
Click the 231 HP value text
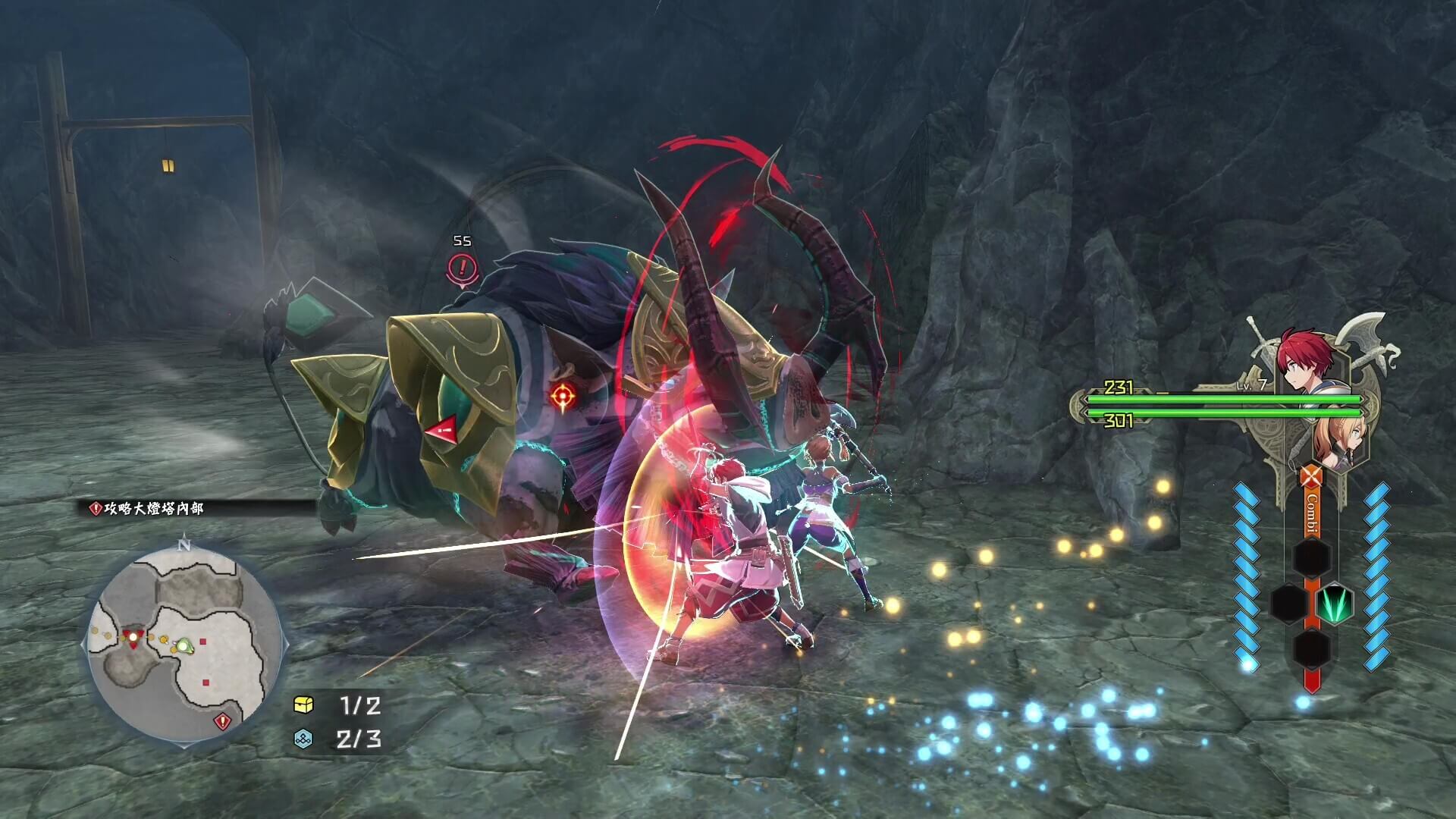pos(1119,388)
